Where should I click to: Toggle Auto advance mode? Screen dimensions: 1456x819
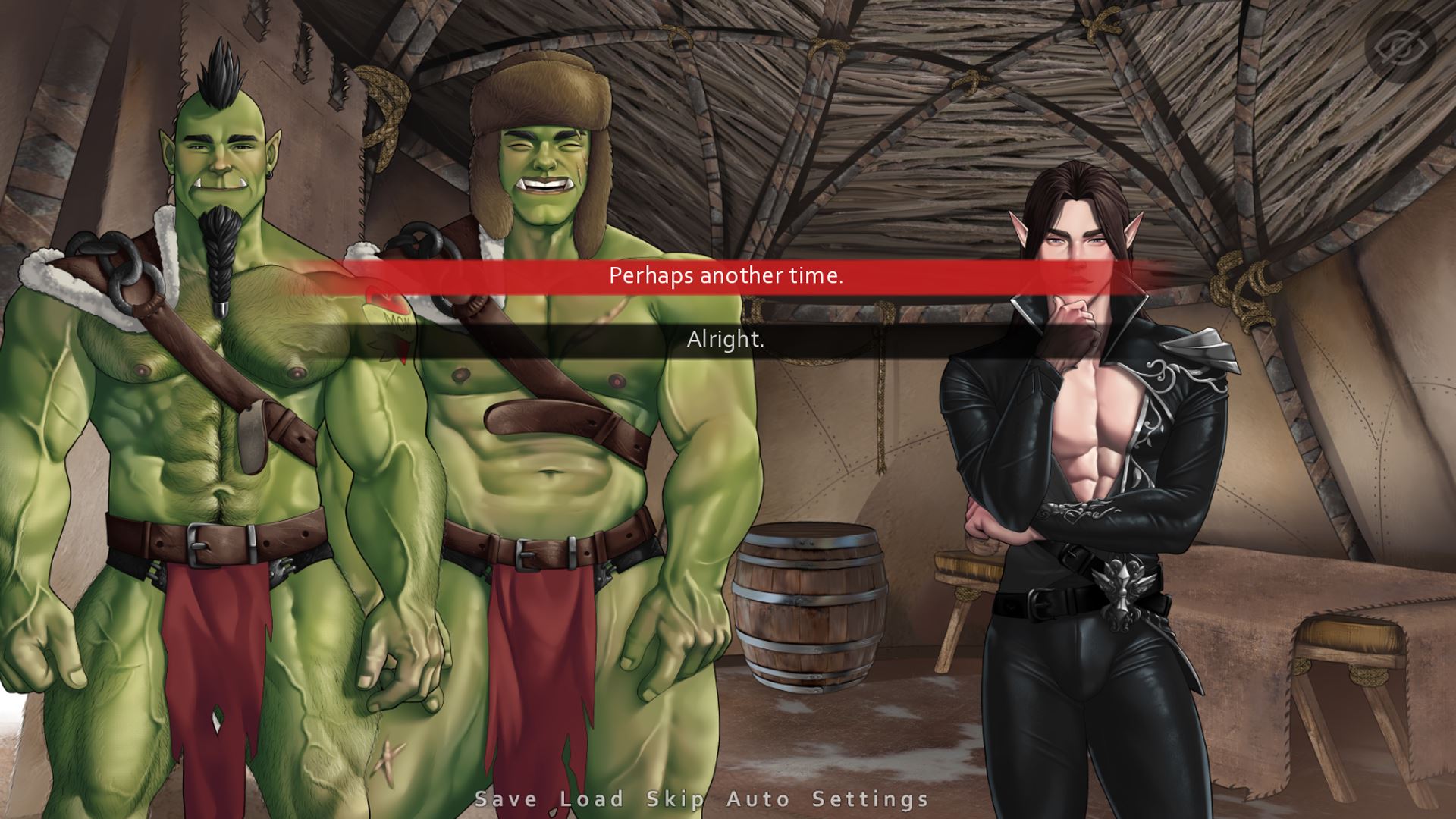point(758,799)
